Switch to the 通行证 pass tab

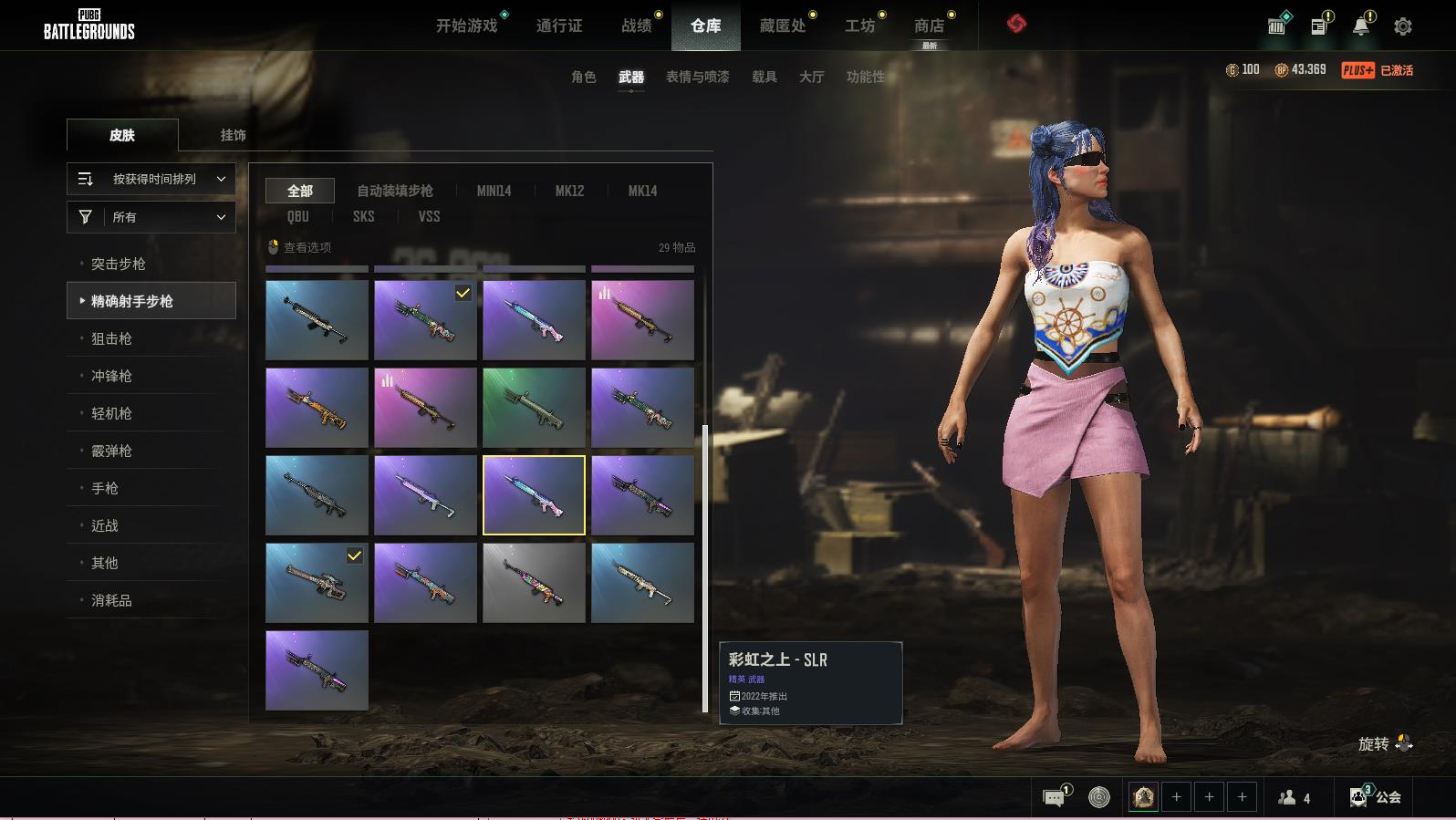(558, 26)
